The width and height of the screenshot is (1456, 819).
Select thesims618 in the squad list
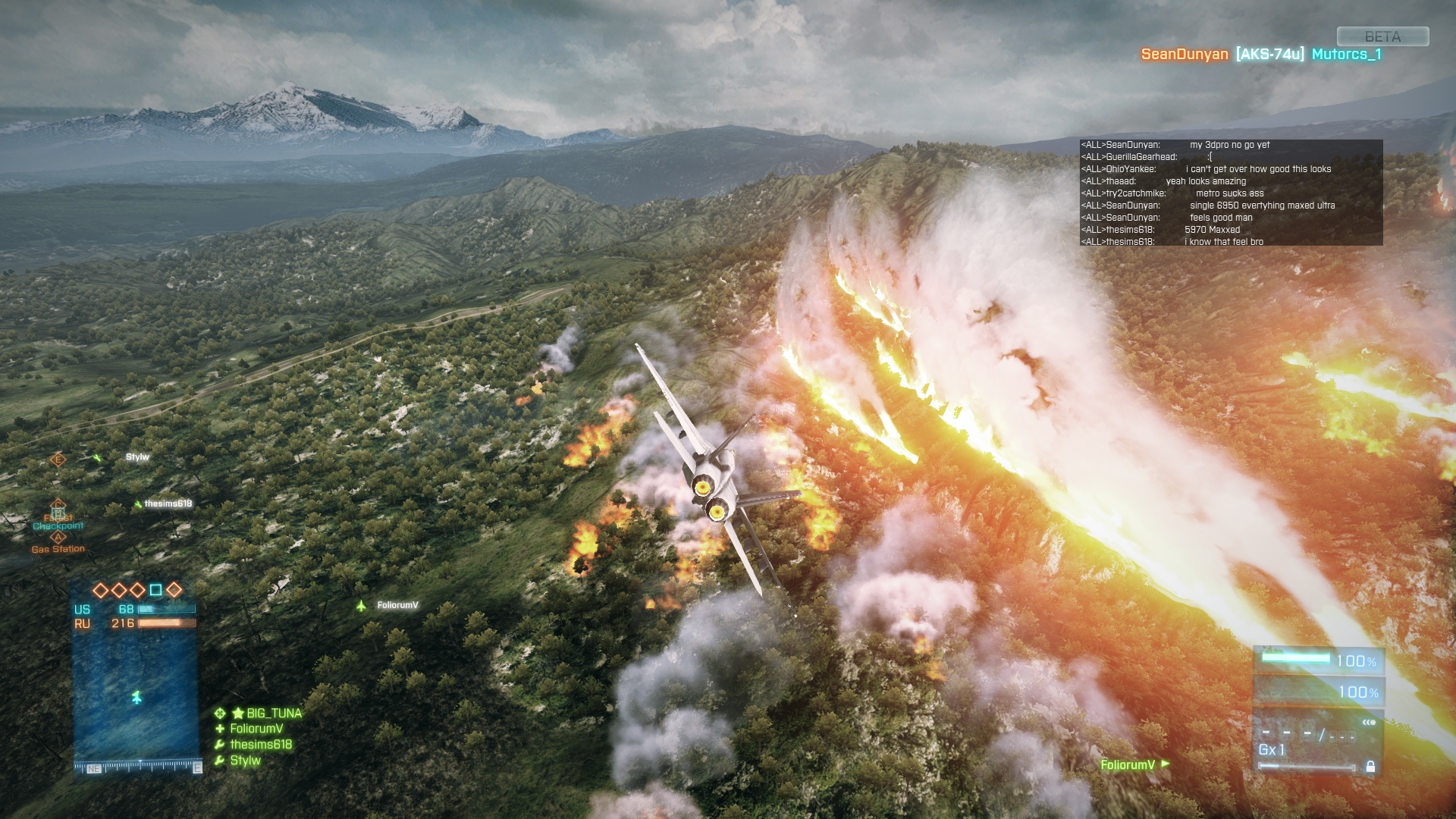coord(260,745)
